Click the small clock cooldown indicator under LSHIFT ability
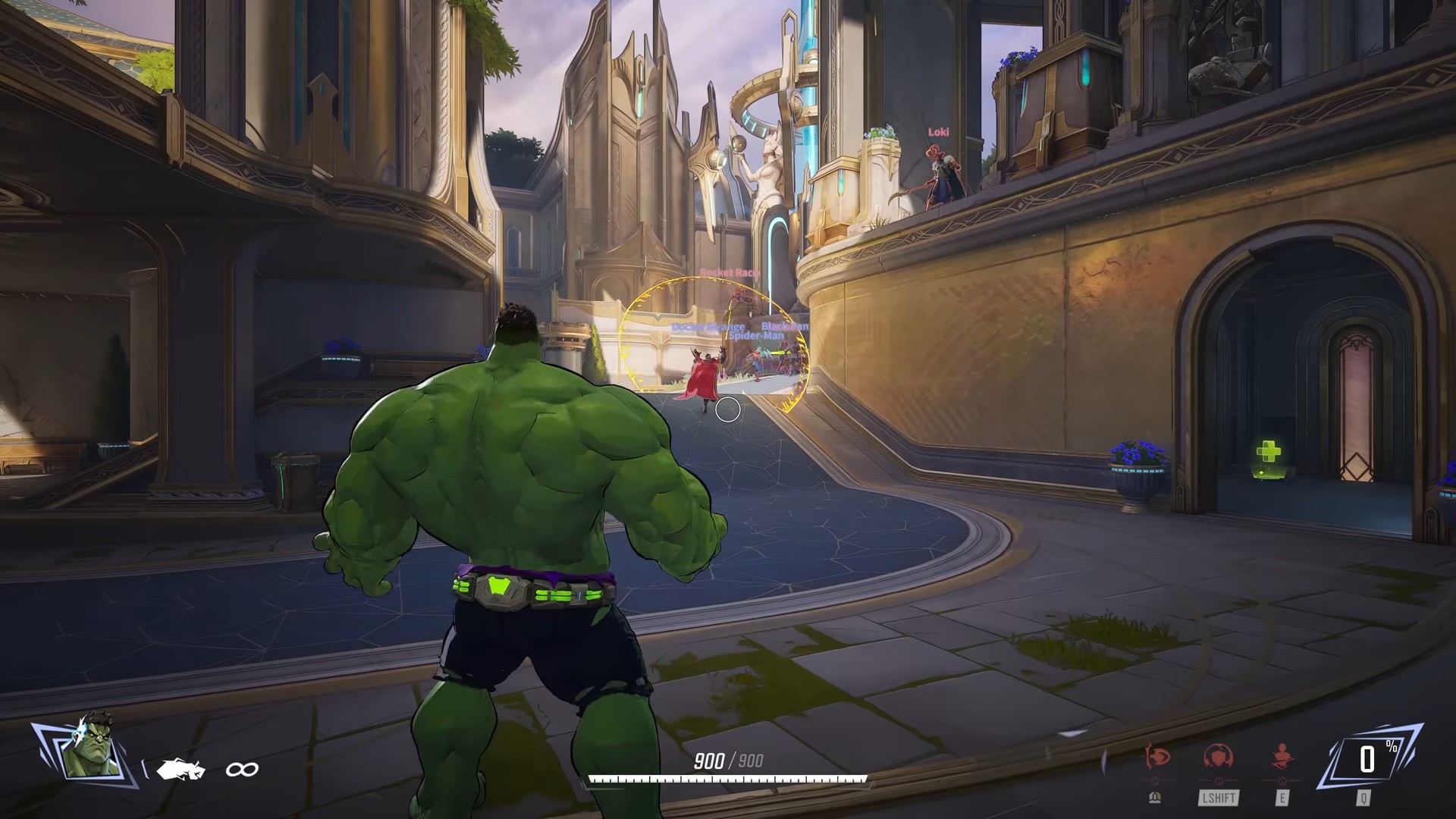 pyautogui.click(x=1219, y=780)
